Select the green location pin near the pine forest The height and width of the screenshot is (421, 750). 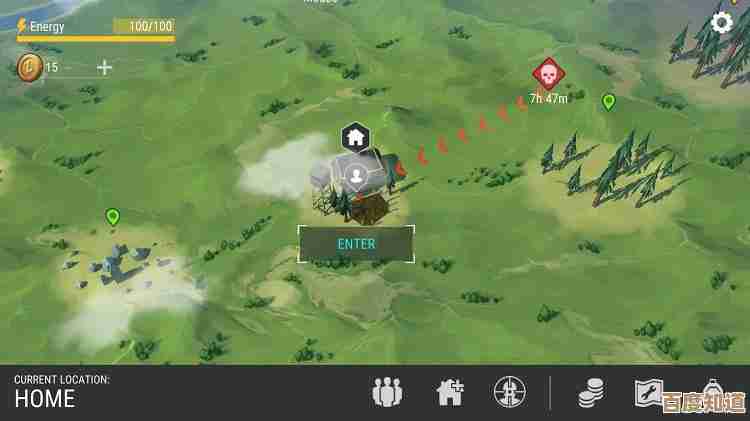(608, 101)
